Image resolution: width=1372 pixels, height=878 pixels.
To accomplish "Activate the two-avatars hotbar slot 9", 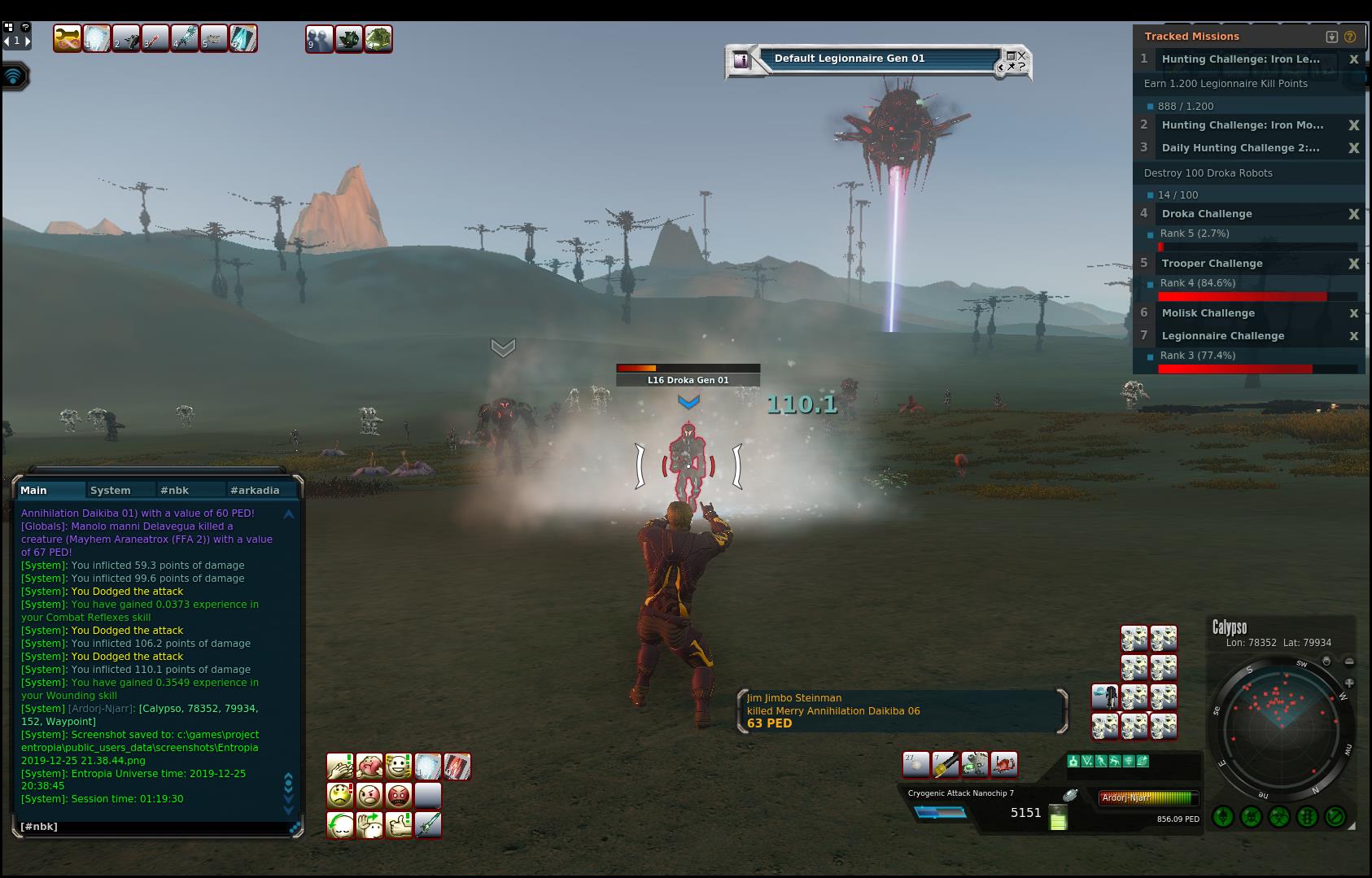I will 319,38.
